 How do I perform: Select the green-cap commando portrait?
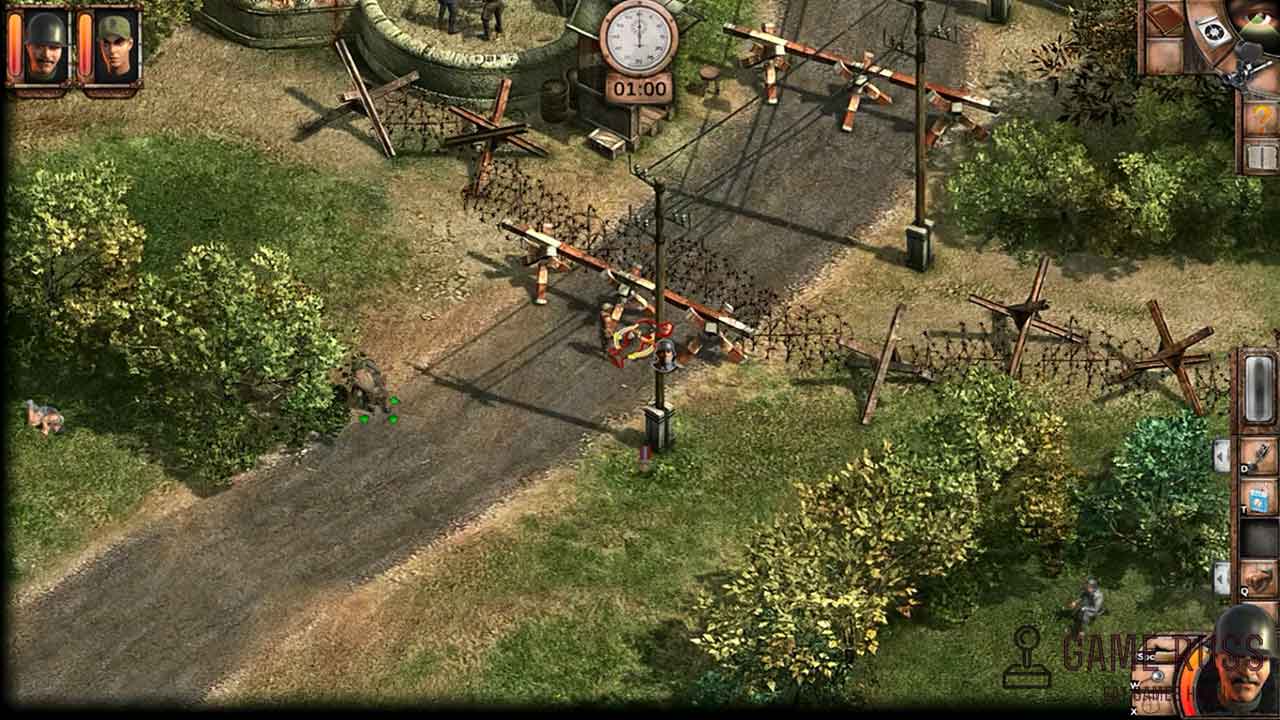116,47
